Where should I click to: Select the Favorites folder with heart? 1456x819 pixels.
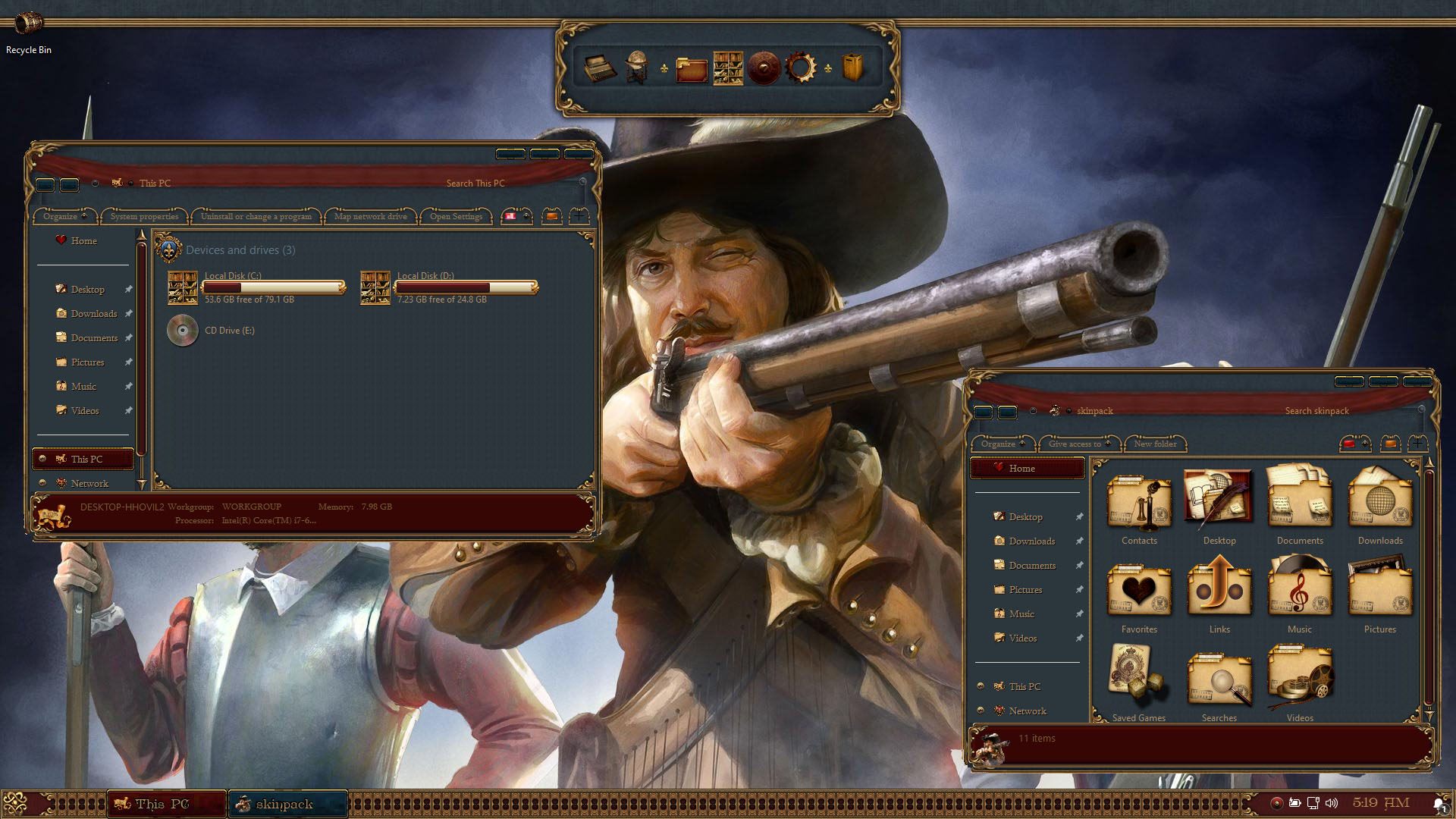[x=1139, y=595]
